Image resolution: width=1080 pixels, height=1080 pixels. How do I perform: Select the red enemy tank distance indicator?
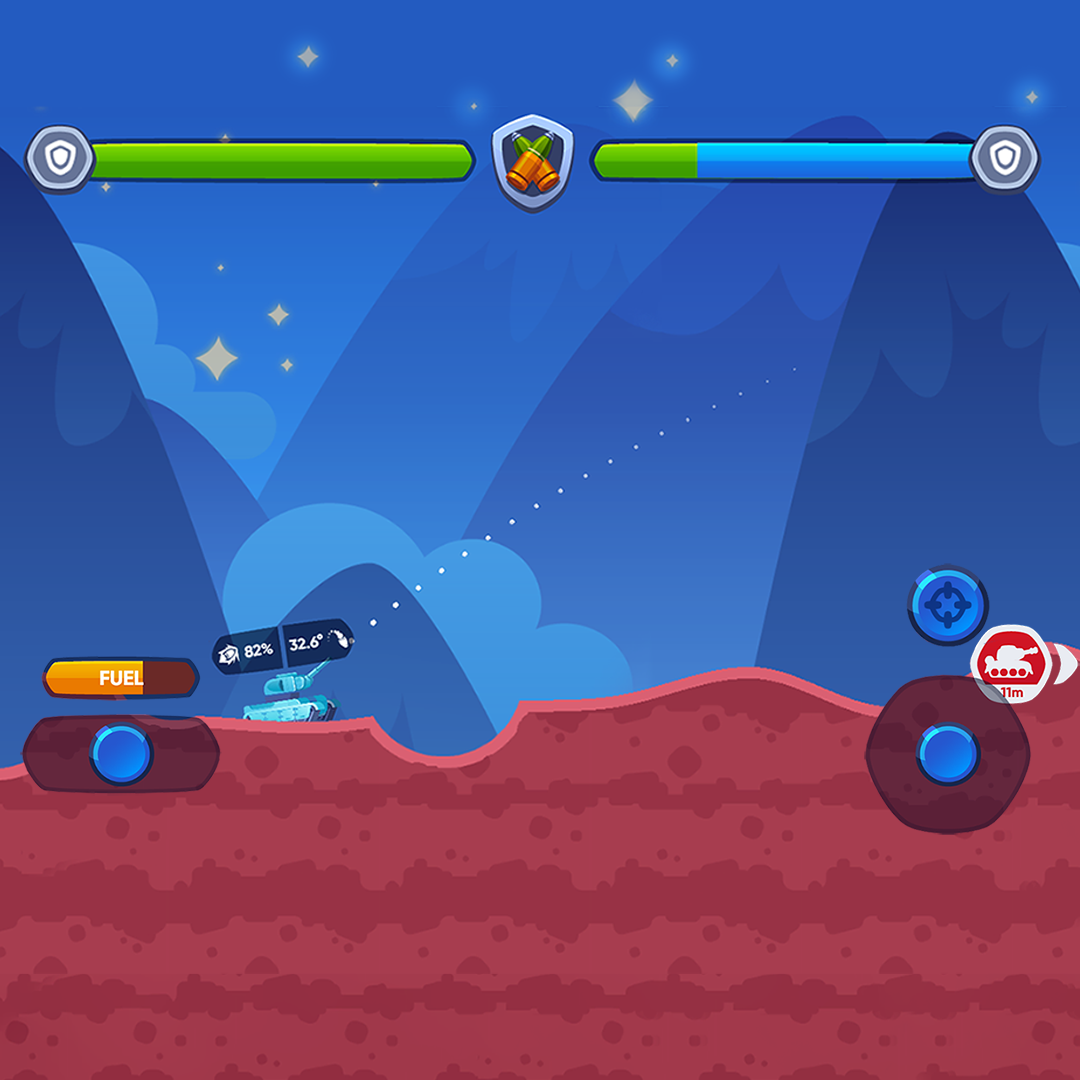(1010, 664)
